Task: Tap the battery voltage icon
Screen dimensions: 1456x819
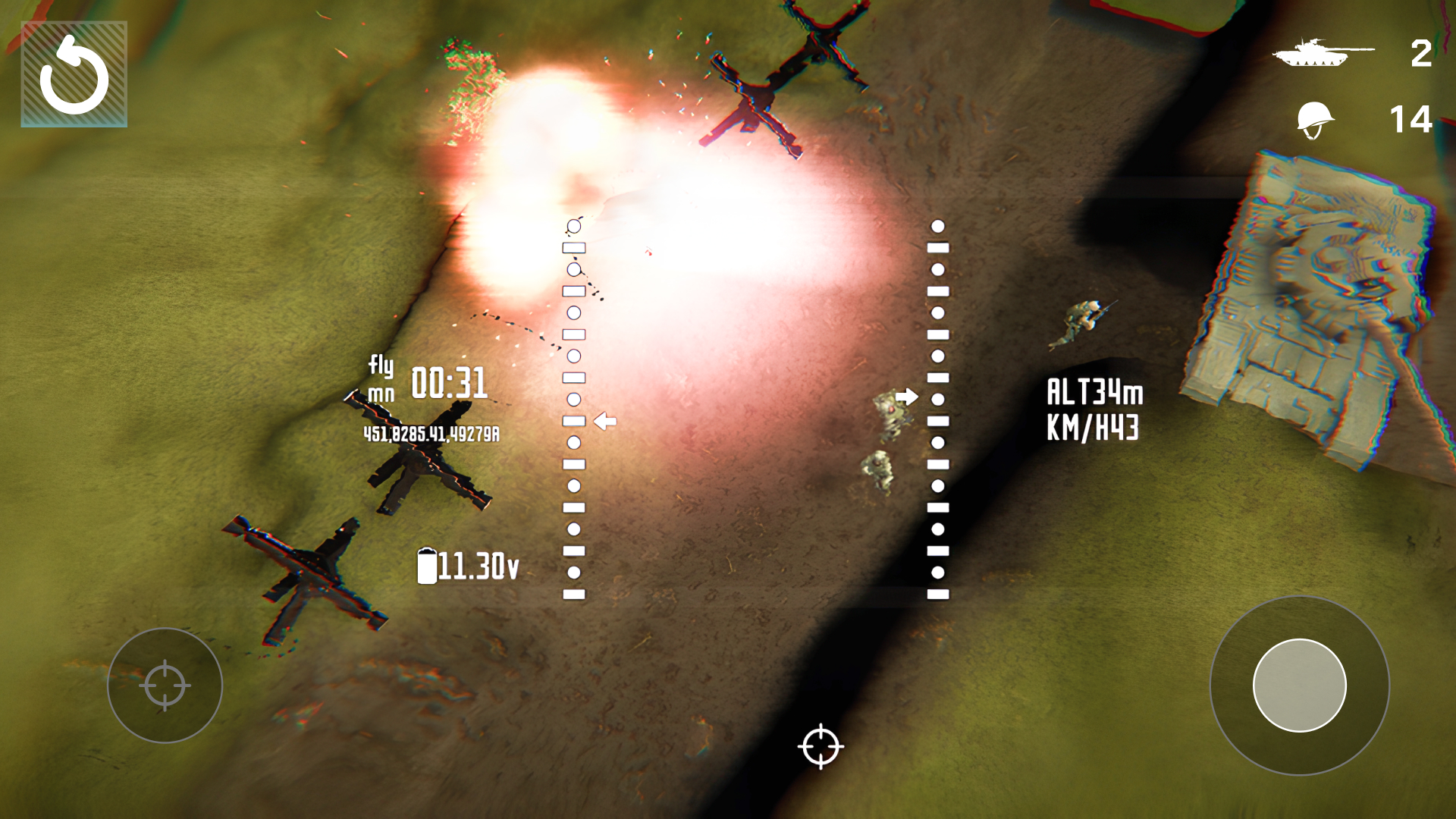Action: 429,565
